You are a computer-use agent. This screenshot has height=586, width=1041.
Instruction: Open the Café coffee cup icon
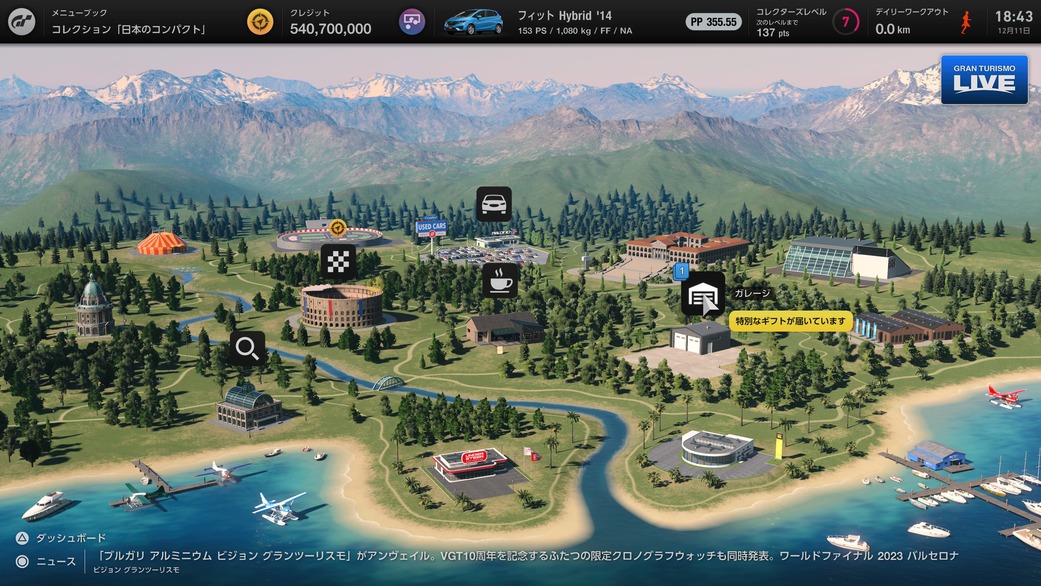[x=500, y=280]
